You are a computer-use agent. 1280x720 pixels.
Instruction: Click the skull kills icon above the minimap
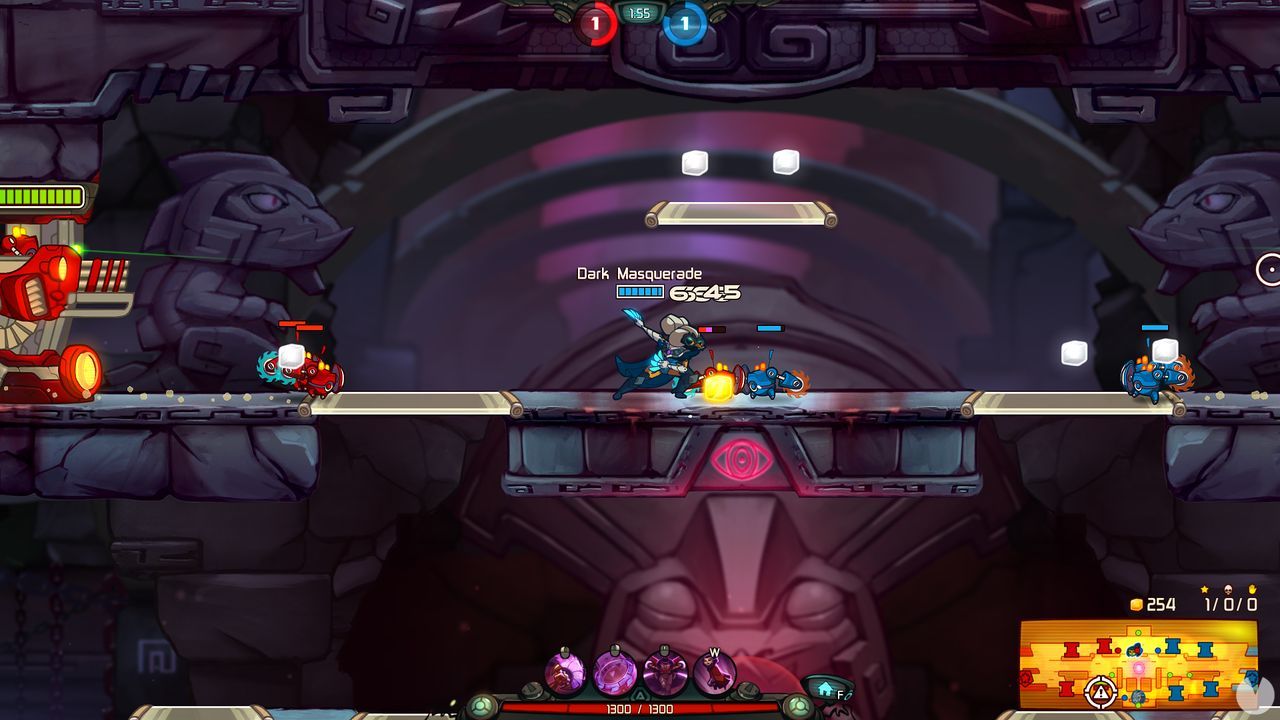pos(1228,589)
